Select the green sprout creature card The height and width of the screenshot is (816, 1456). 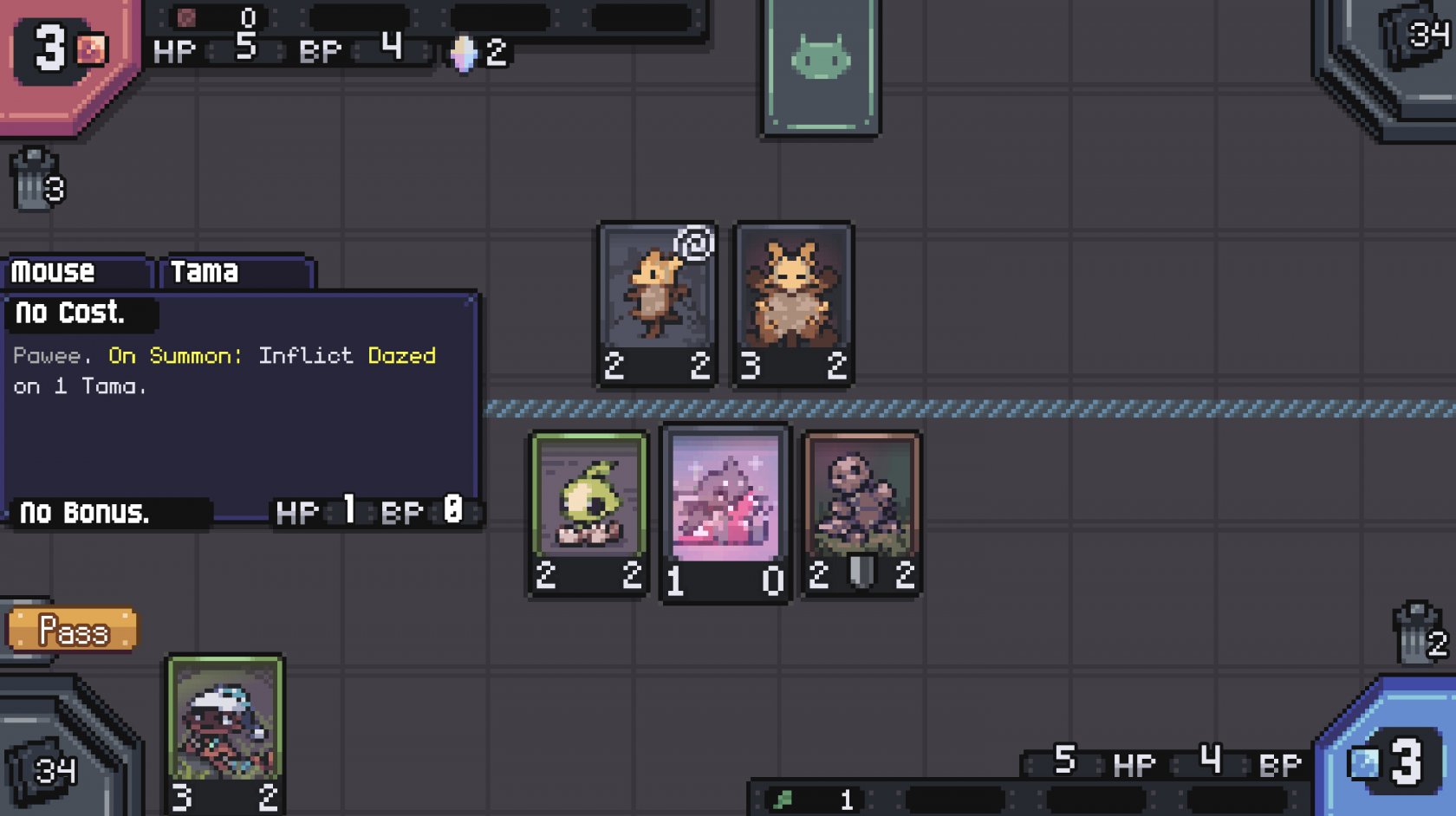589,513
